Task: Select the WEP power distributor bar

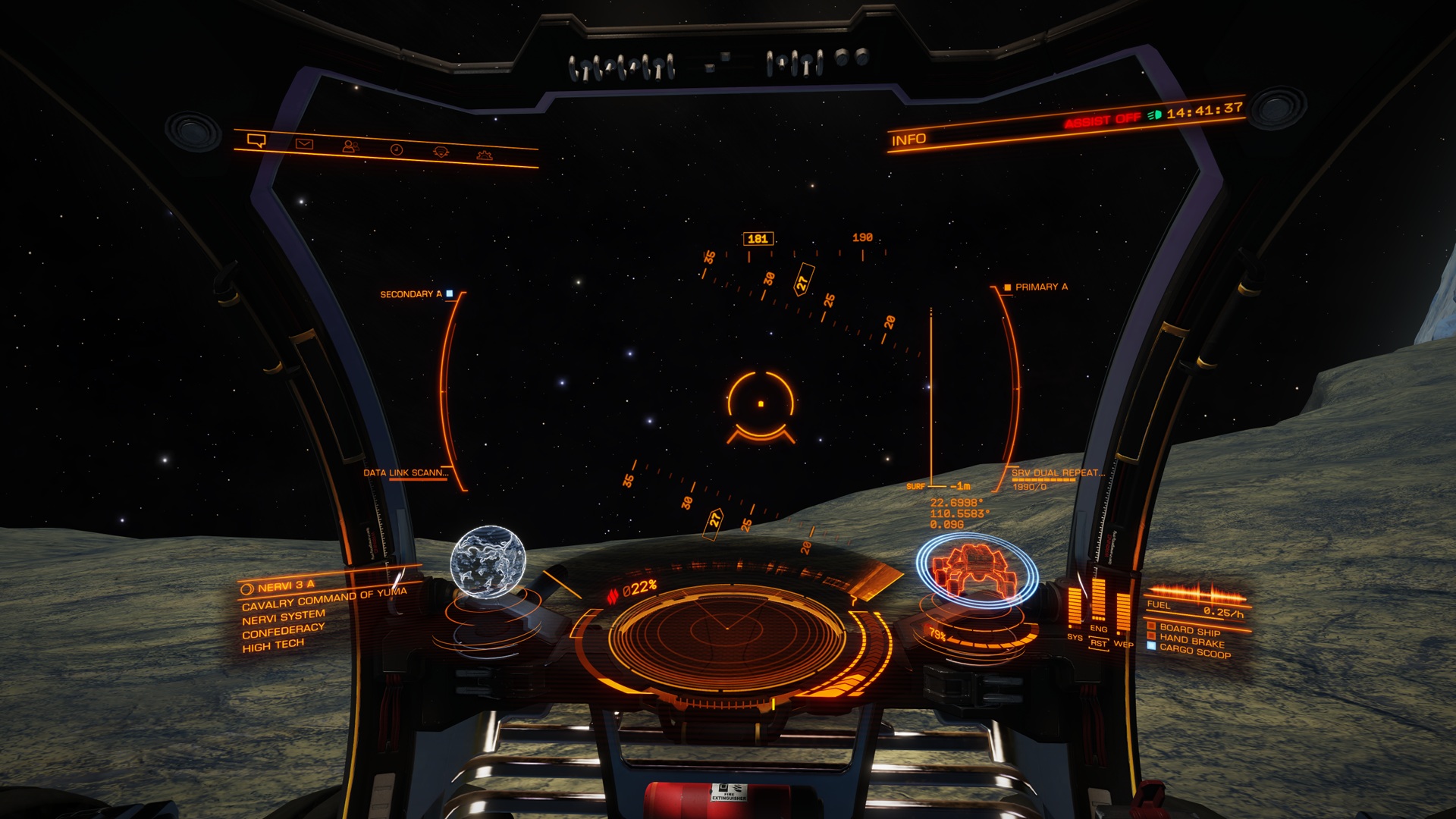Action: 1122,613
